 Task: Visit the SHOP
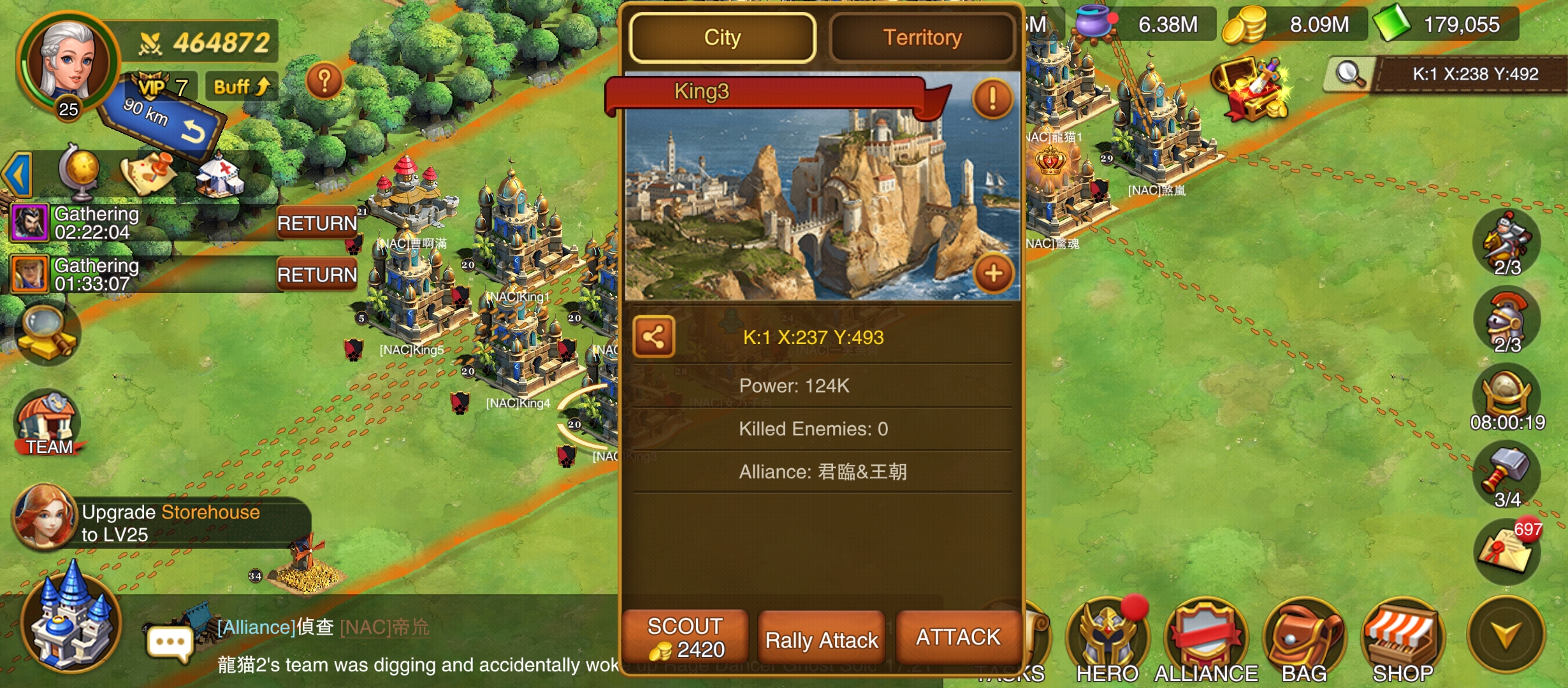1402,640
